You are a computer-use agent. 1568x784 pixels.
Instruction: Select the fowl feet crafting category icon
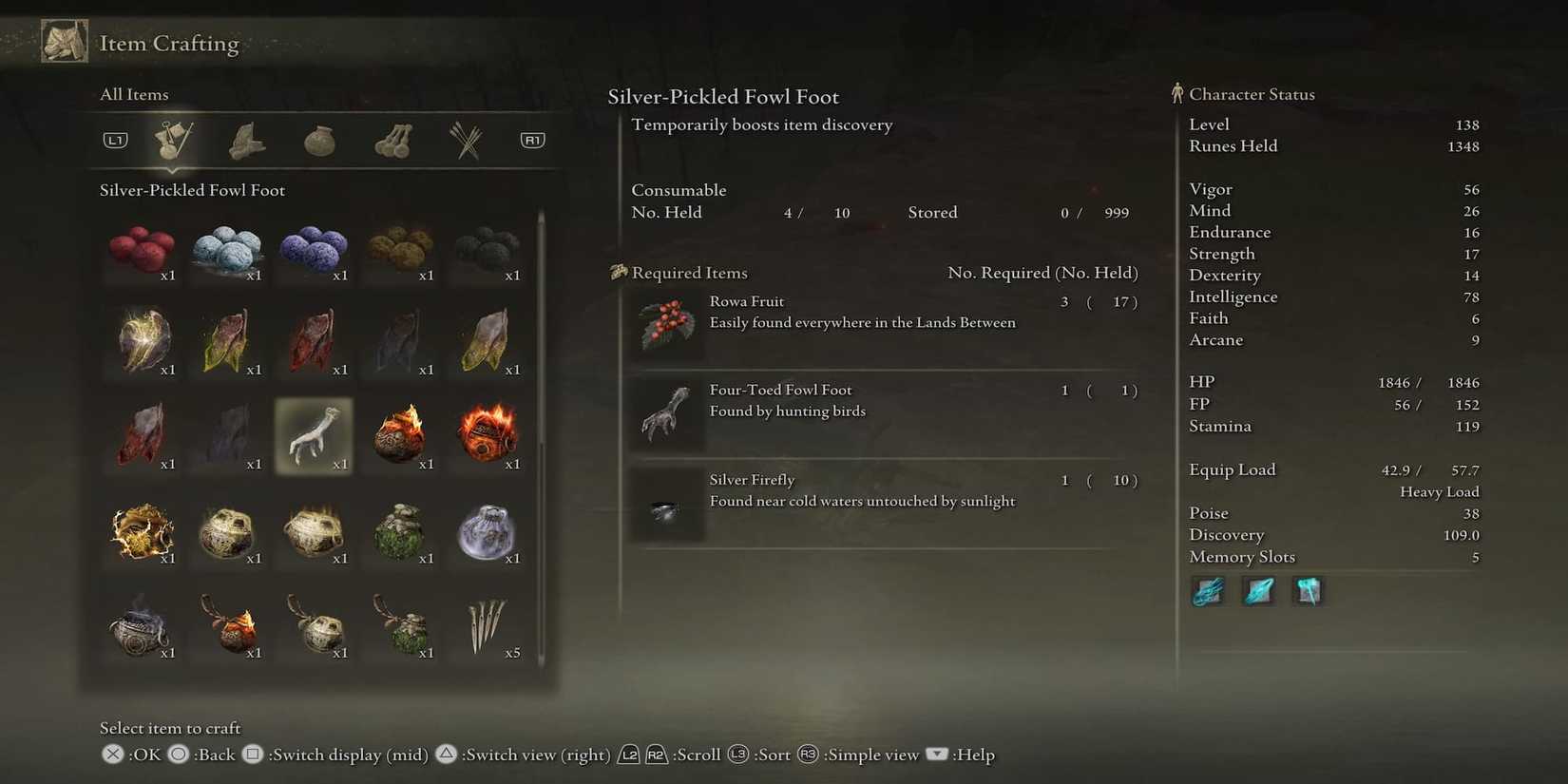point(393,141)
